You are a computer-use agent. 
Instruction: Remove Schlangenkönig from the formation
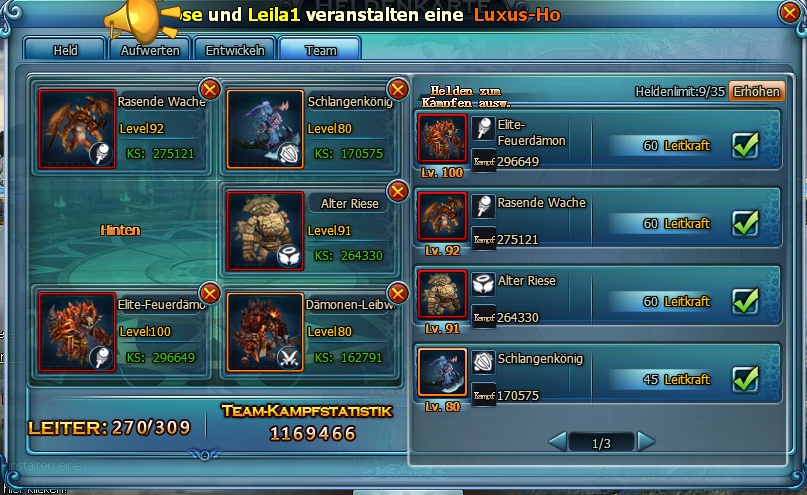[x=397, y=90]
